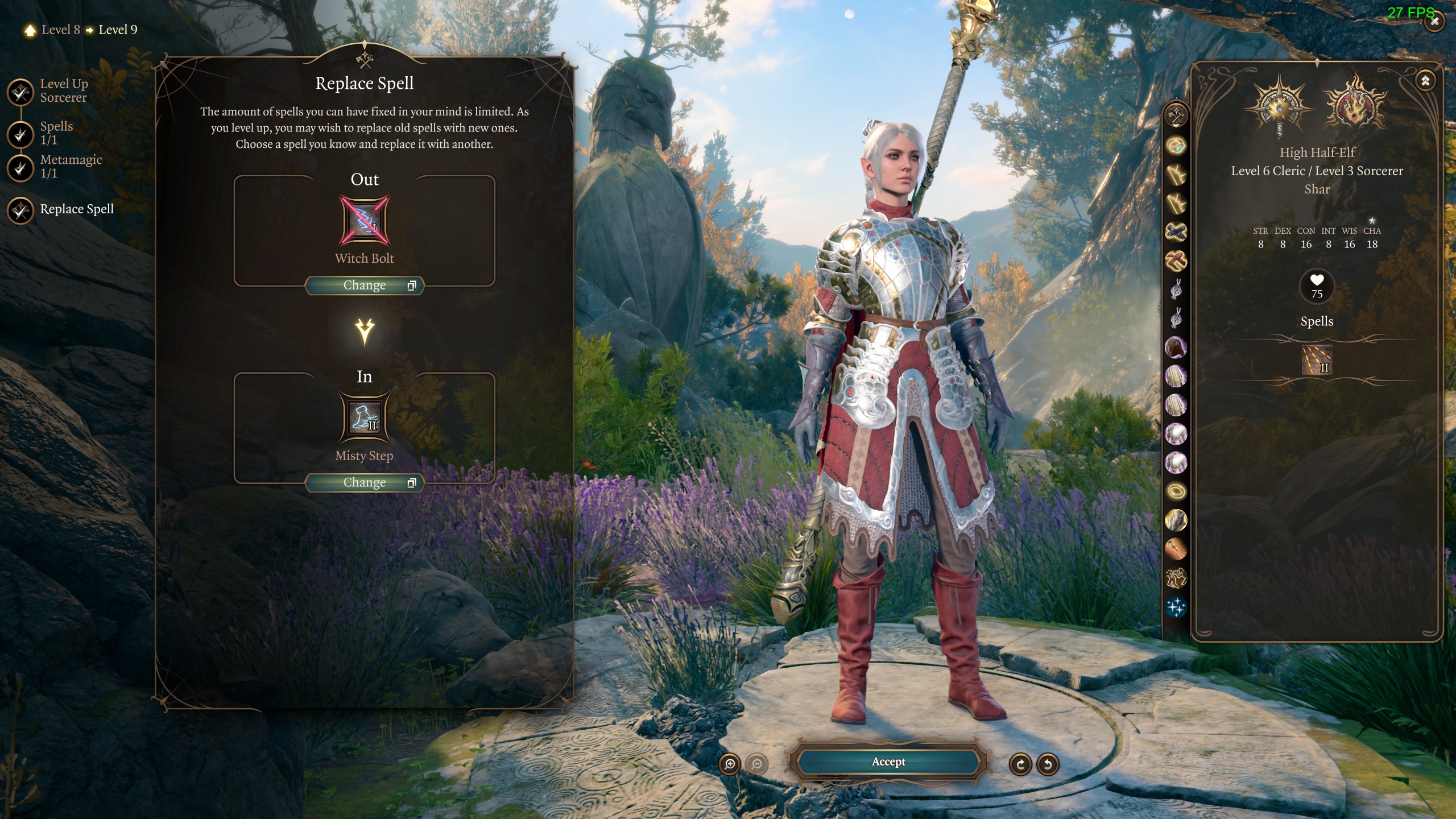Rotate character with counter-clockwise arrow button
This screenshot has width=1456, height=819.
[x=1048, y=764]
